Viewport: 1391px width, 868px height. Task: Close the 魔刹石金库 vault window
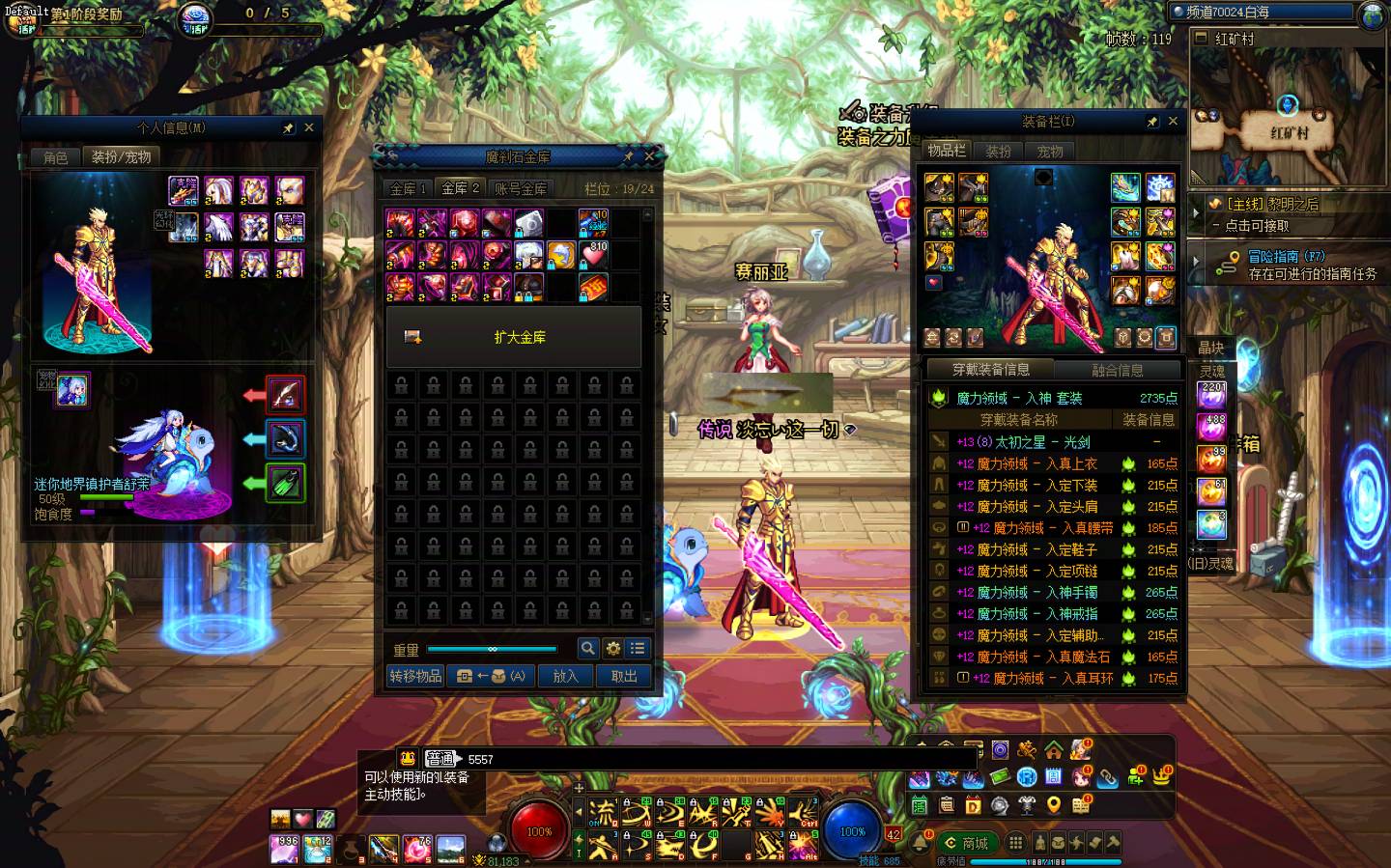point(650,156)
